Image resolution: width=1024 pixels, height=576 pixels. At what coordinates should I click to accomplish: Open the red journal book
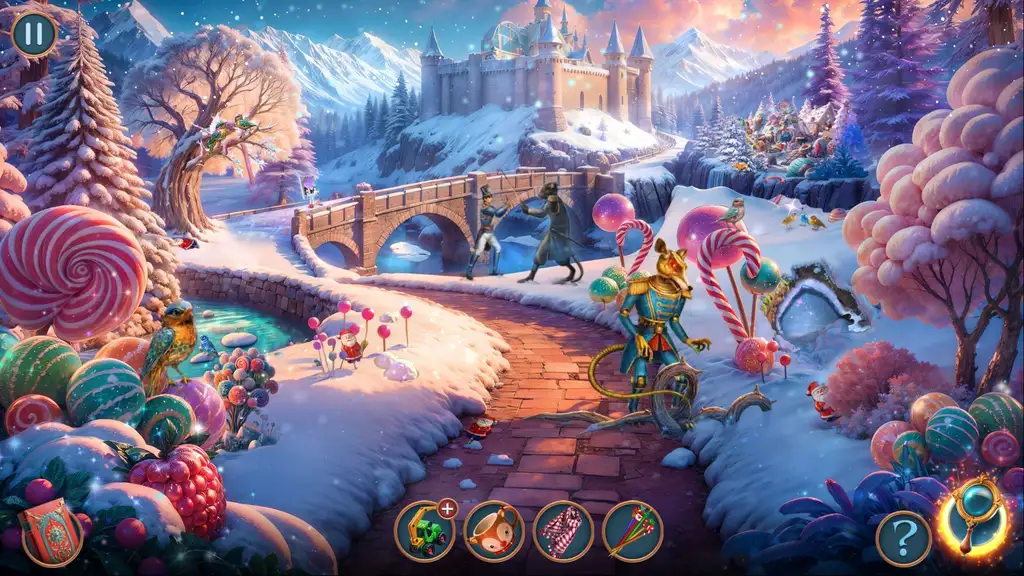coord(51,530)
